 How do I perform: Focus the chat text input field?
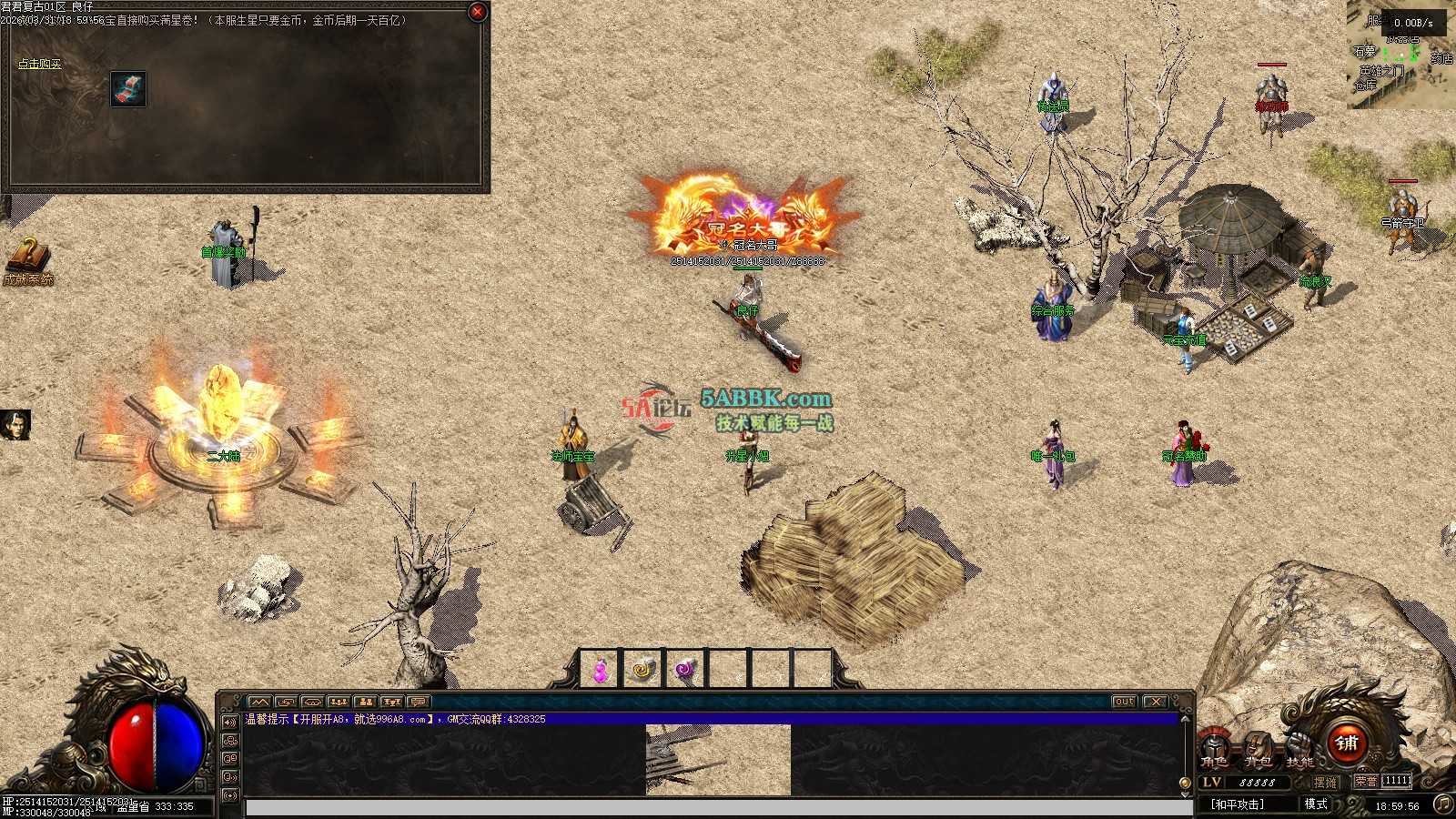click(x=719, y=807)
